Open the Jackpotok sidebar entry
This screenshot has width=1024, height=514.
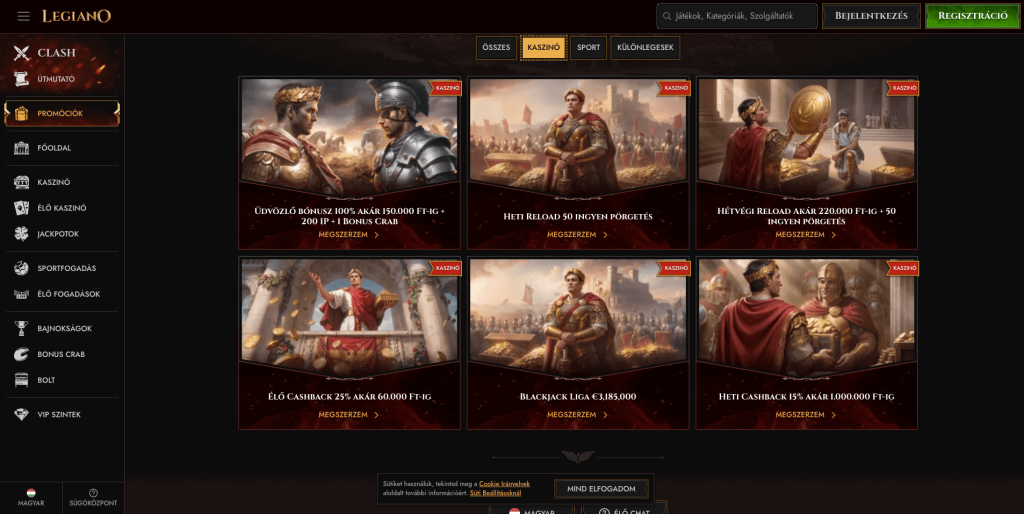coord(58,234)
